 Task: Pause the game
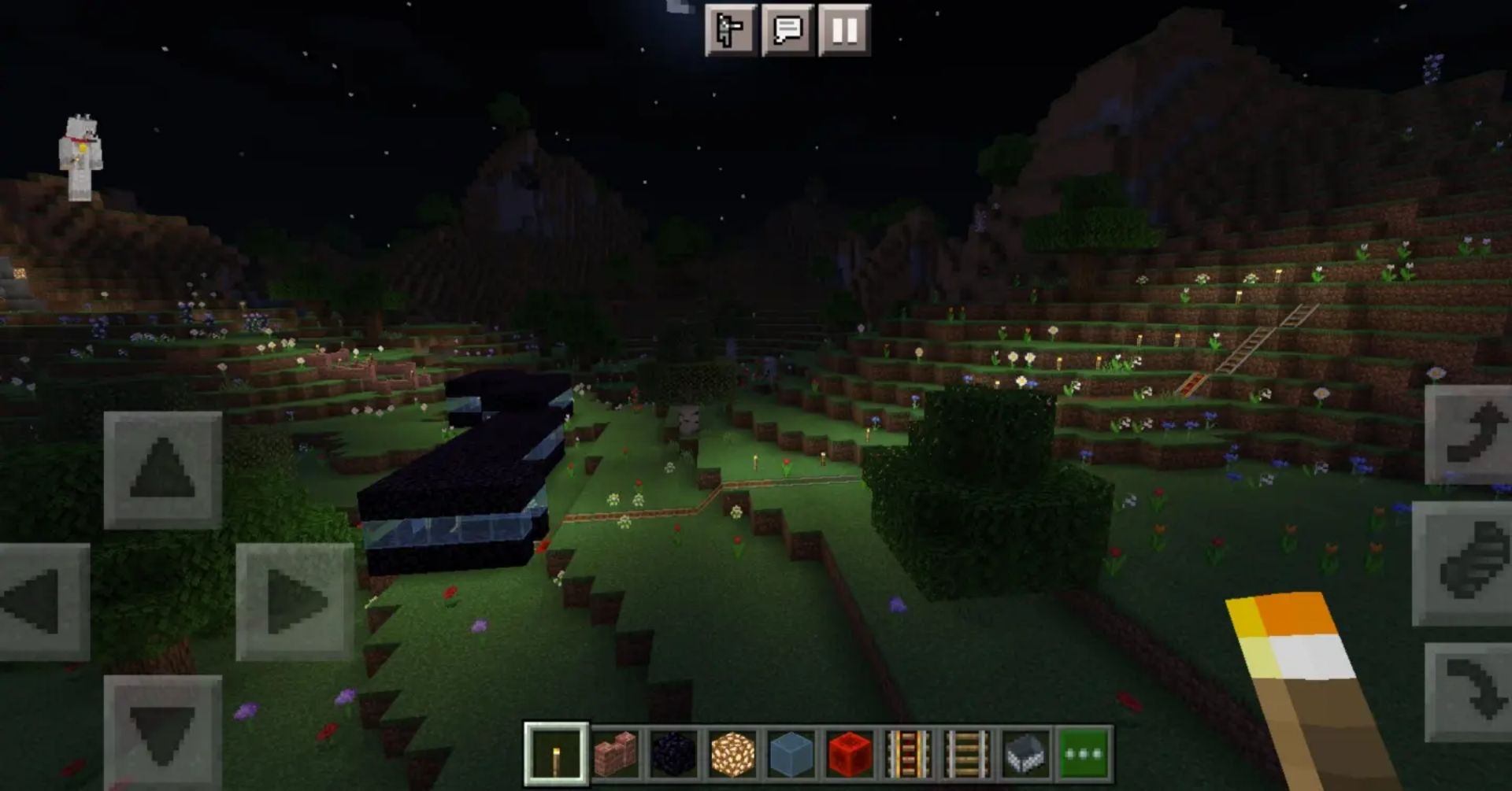tap(844, 30)
